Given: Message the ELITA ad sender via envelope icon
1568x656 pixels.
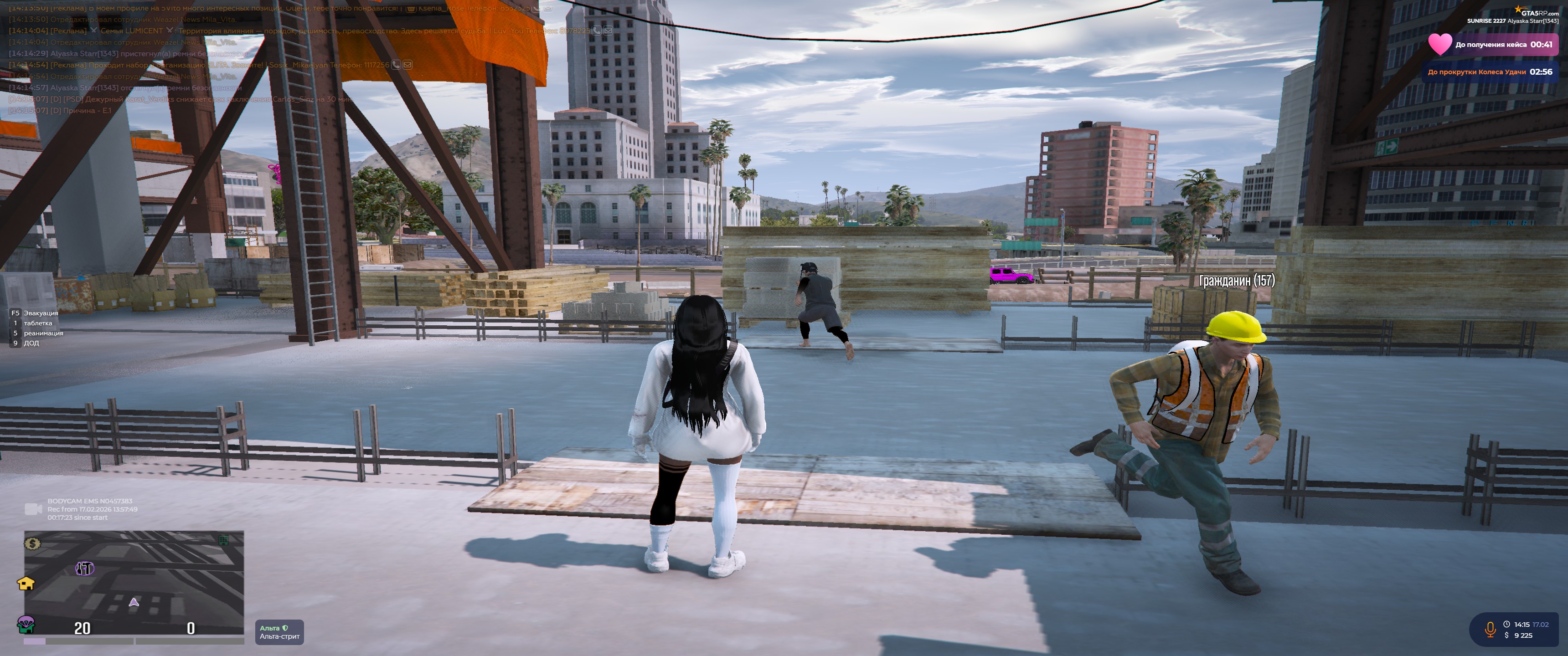Looking at the screenshot, I should 407,65.
